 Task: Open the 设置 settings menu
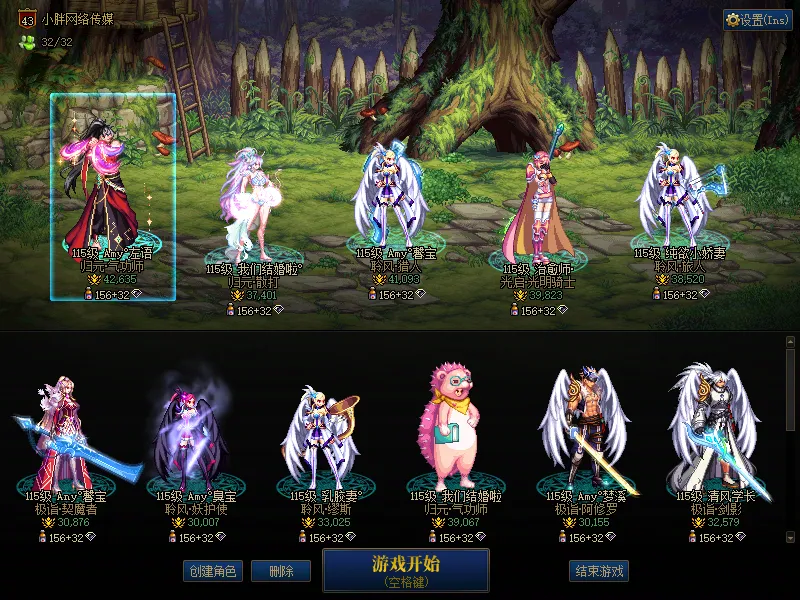pyautogui.click(x=758, y=20)
